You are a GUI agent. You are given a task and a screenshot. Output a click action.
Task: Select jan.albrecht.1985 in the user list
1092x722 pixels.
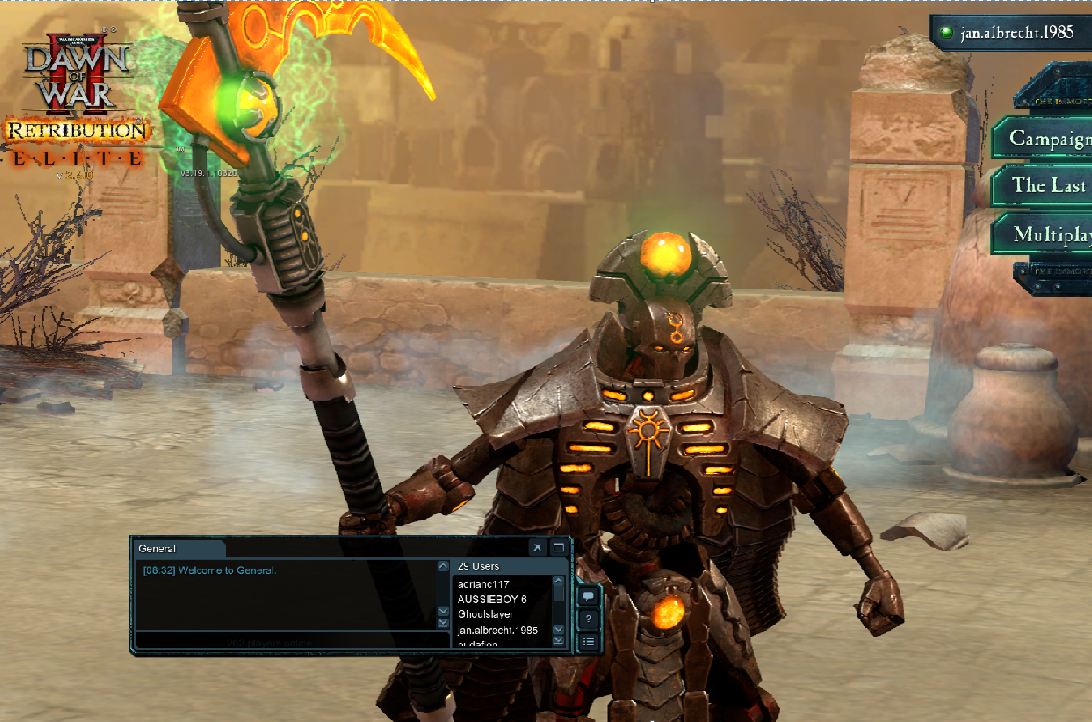(497, 630)
